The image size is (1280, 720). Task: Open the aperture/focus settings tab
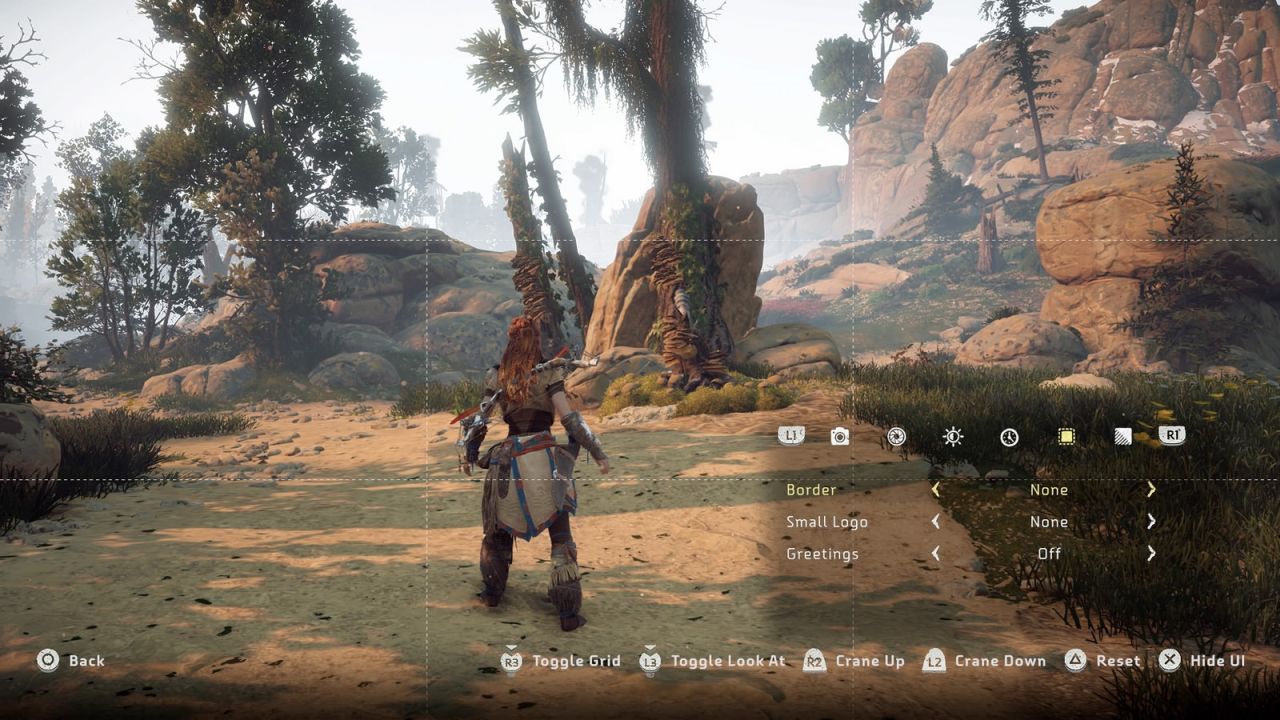pyautogui.click(x=895, y=436)
